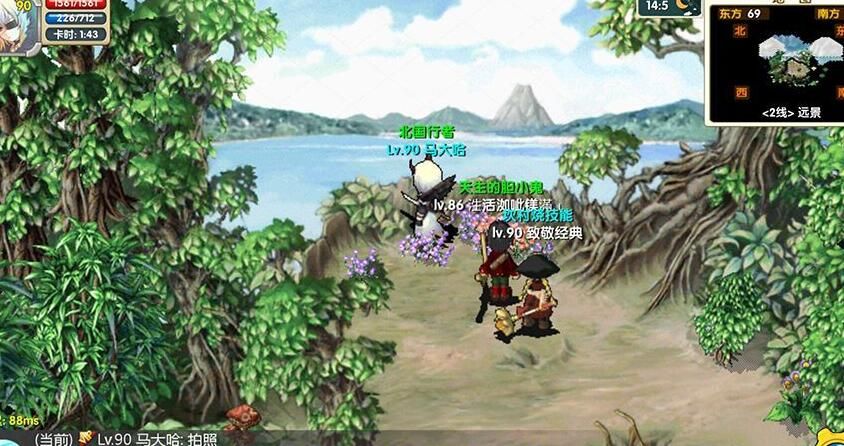The width and height of the screenshot is (844, 446).
Task: Click the 西 direction marker on minimap
Action: pos(741,92)
